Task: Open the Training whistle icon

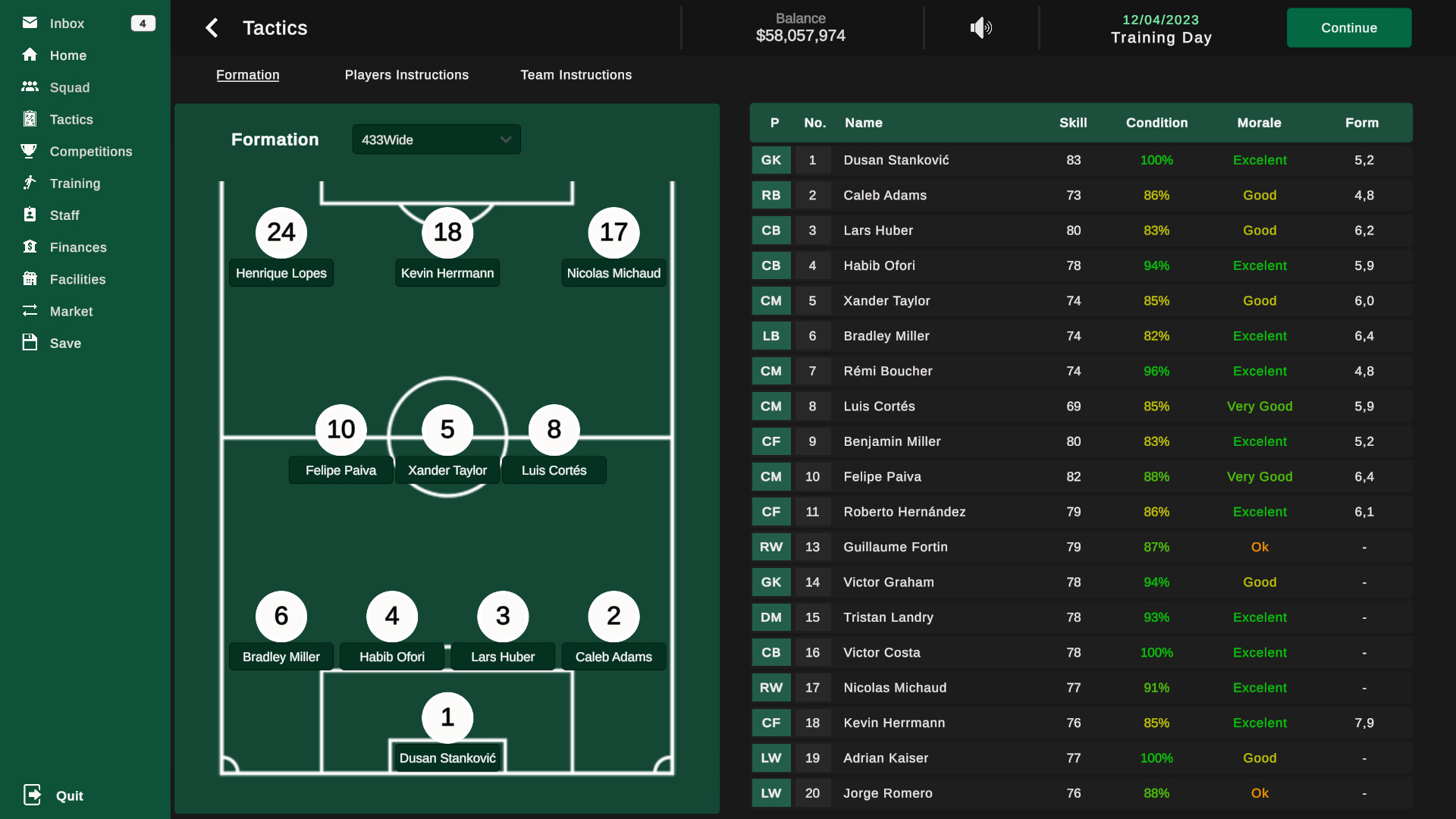Action: [x=29, y=183]
